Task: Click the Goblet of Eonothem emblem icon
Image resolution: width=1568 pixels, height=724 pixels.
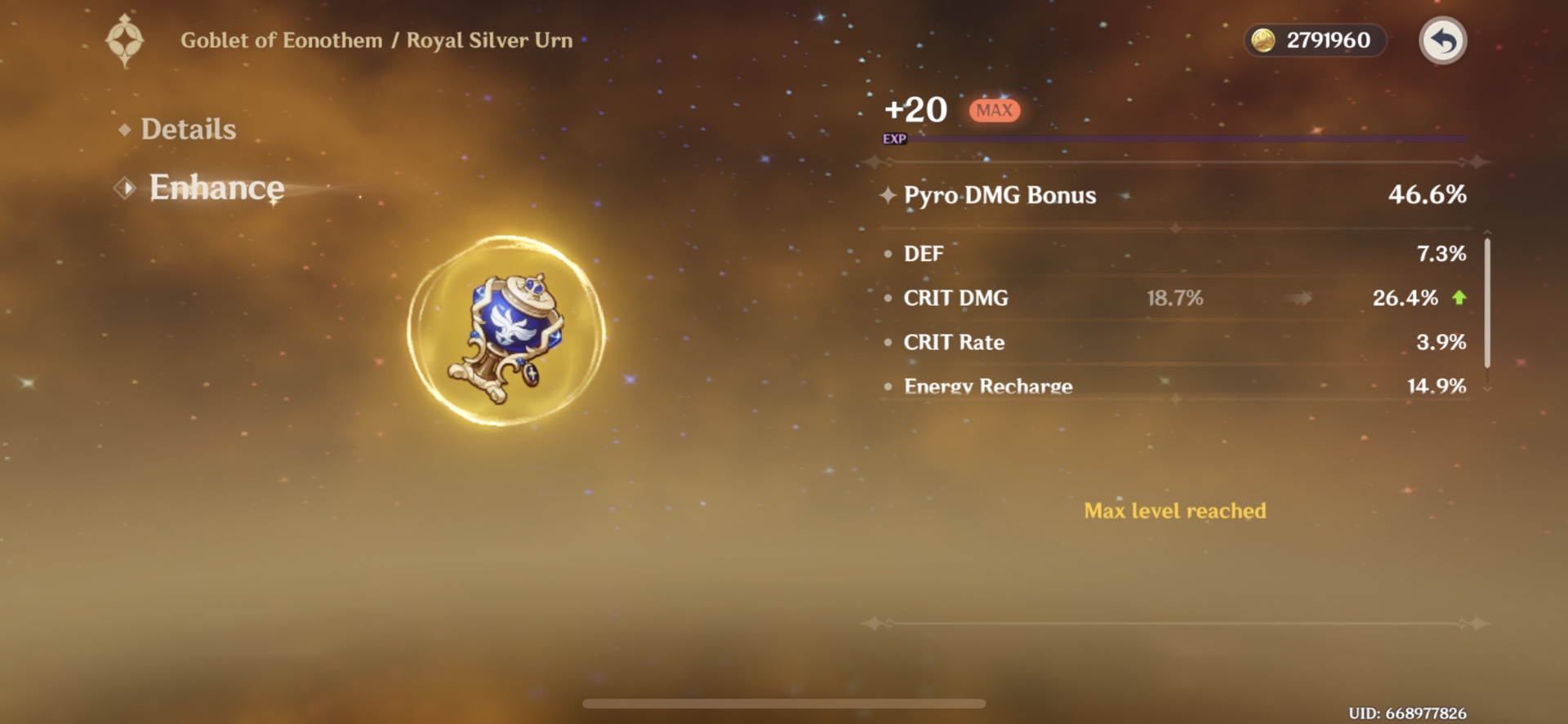Action: coord(125,40)
